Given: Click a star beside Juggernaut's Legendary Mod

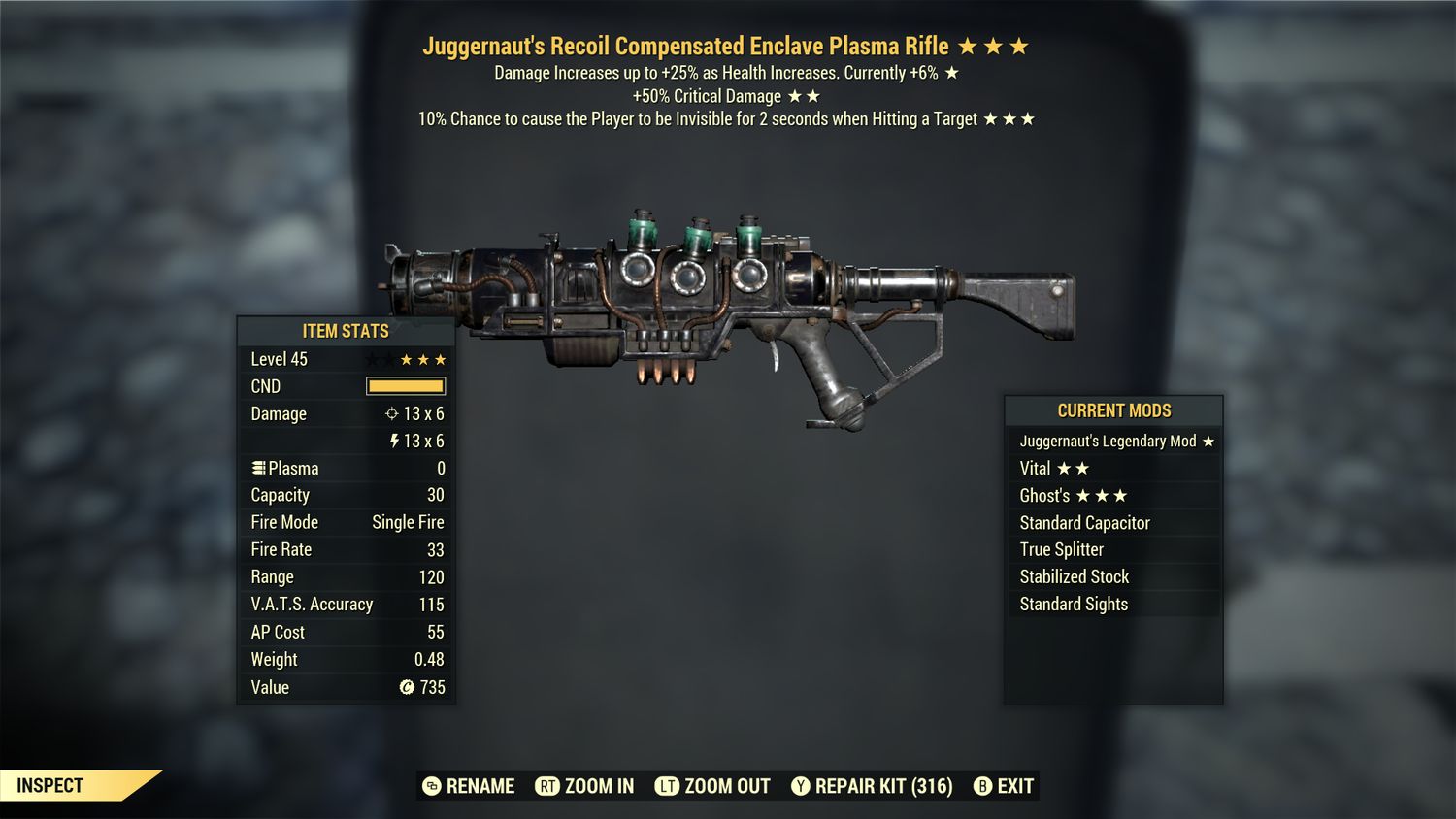Looking at the screenshot, I should click(x=1207, y=441).
